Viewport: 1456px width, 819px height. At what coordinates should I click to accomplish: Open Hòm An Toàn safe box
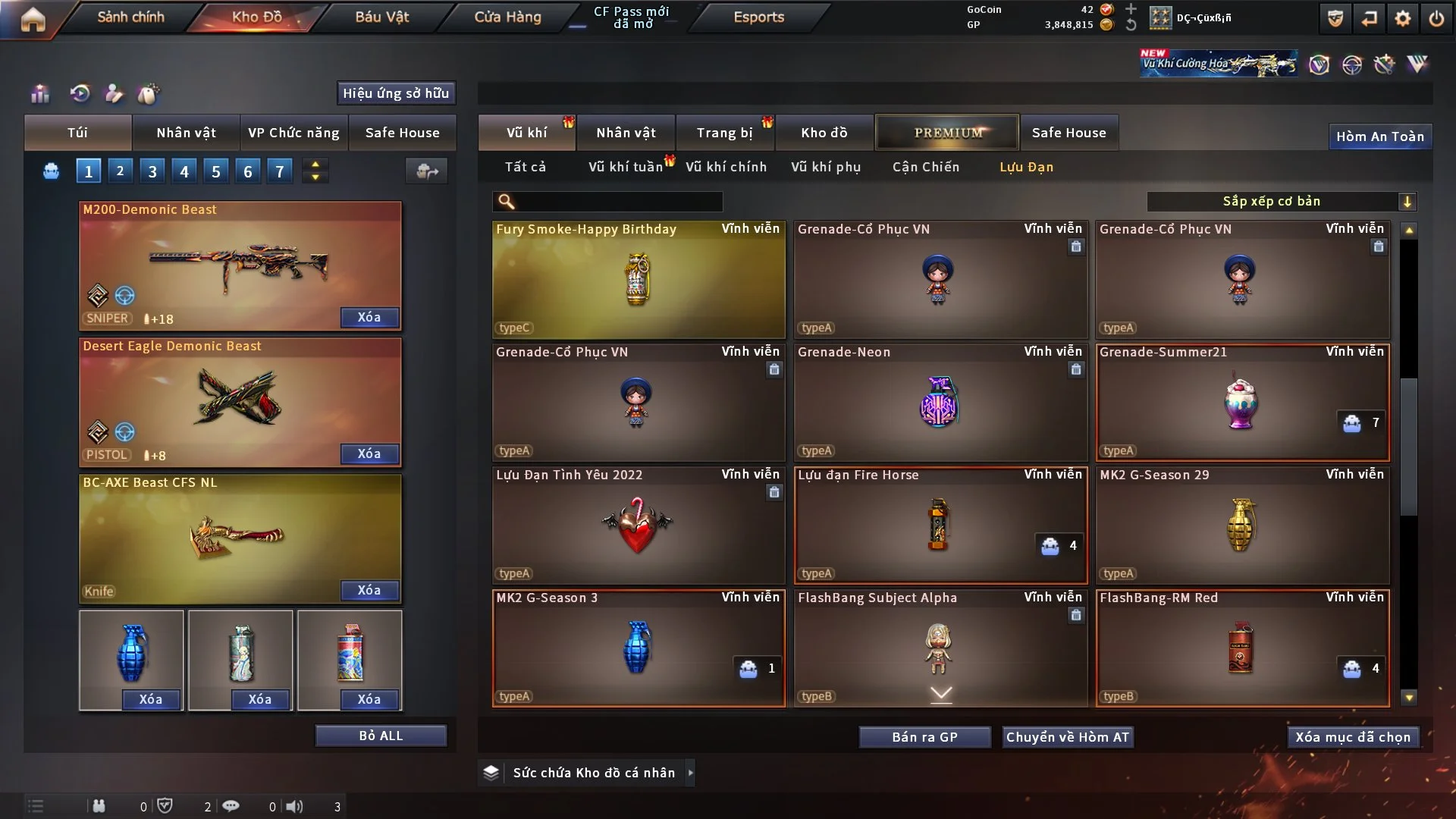(1379, 136)
